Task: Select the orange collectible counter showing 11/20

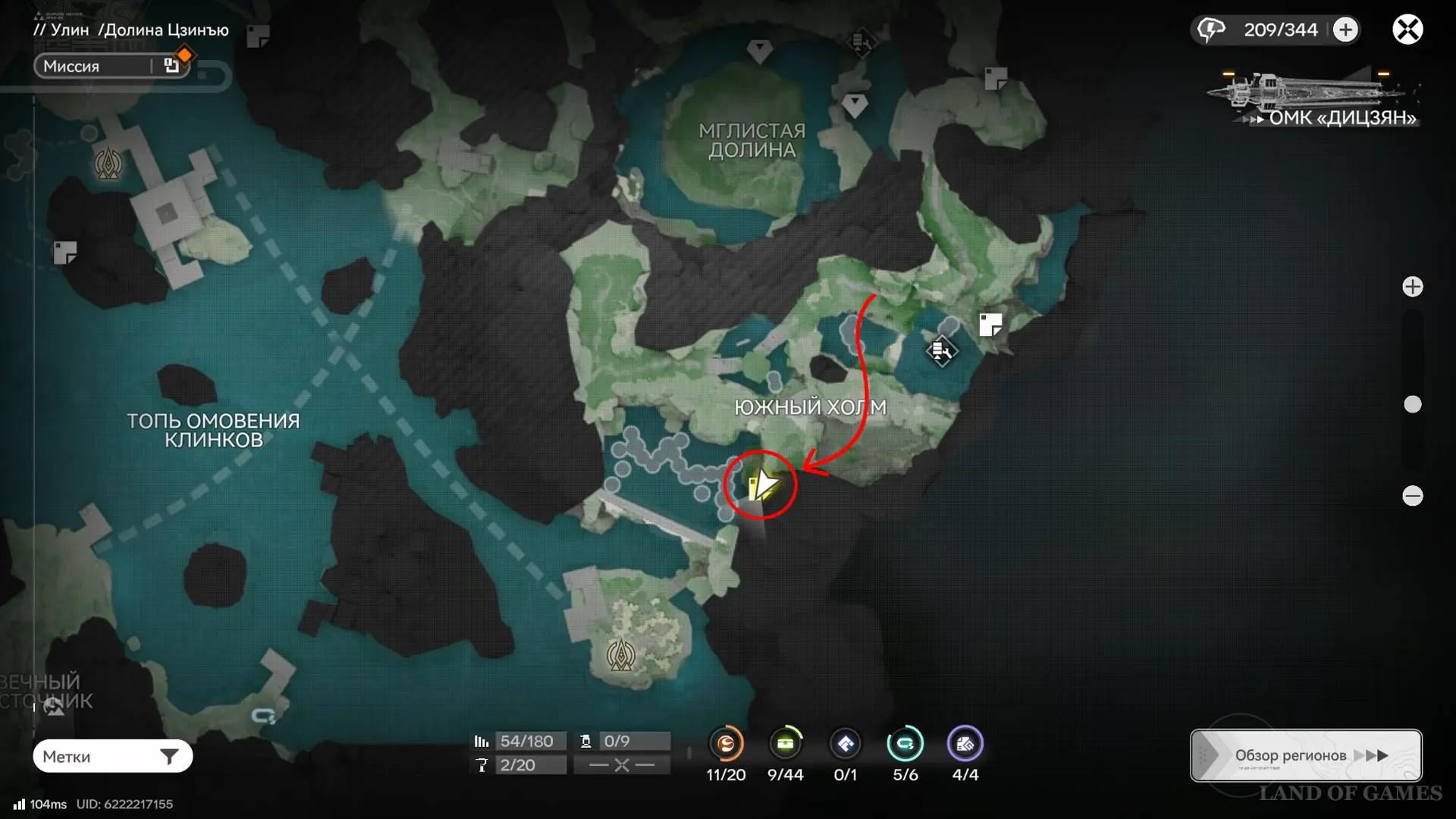Action: (x=726, y=744)
